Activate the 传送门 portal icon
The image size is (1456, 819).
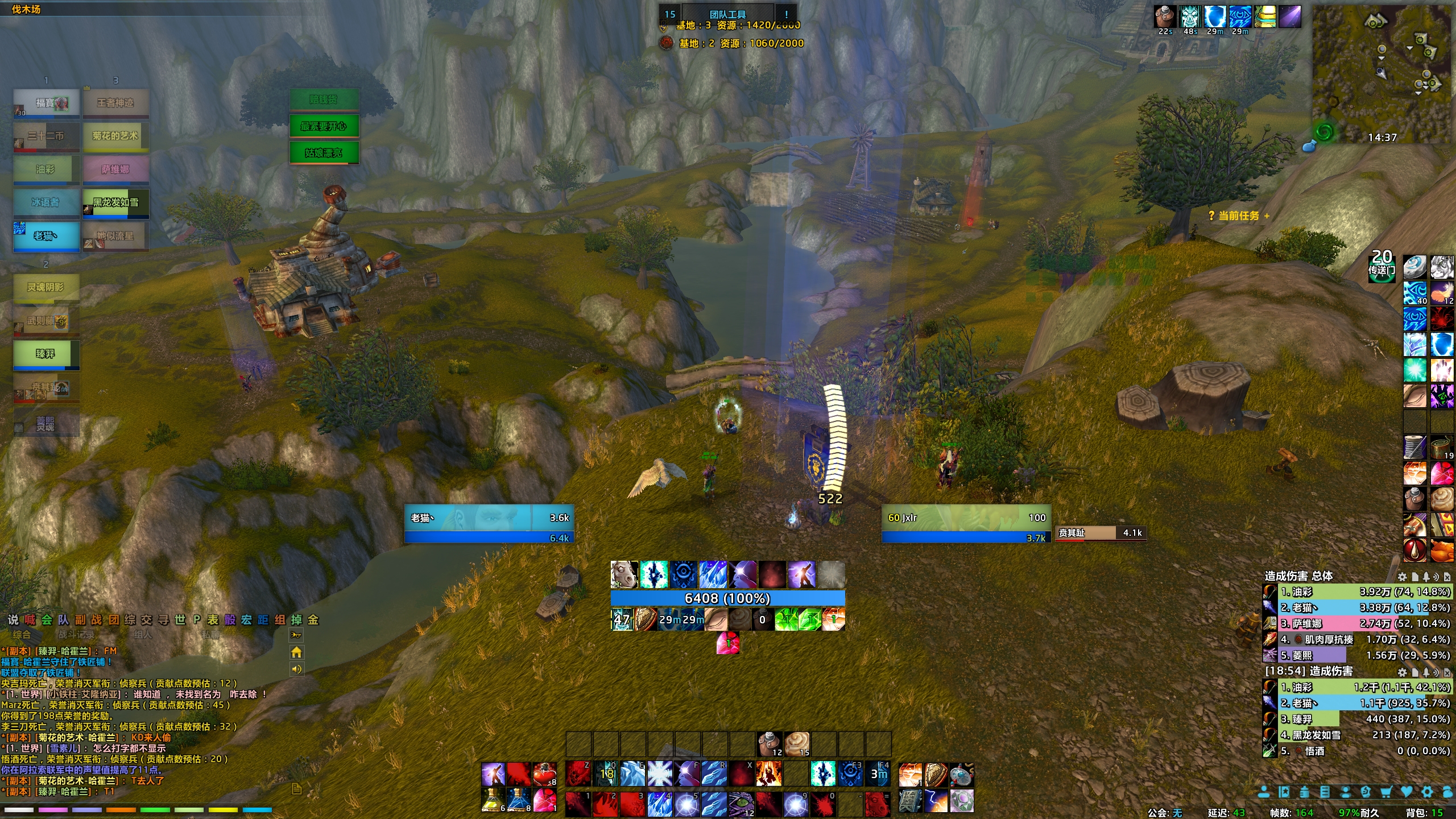[x=1381, y=270]
